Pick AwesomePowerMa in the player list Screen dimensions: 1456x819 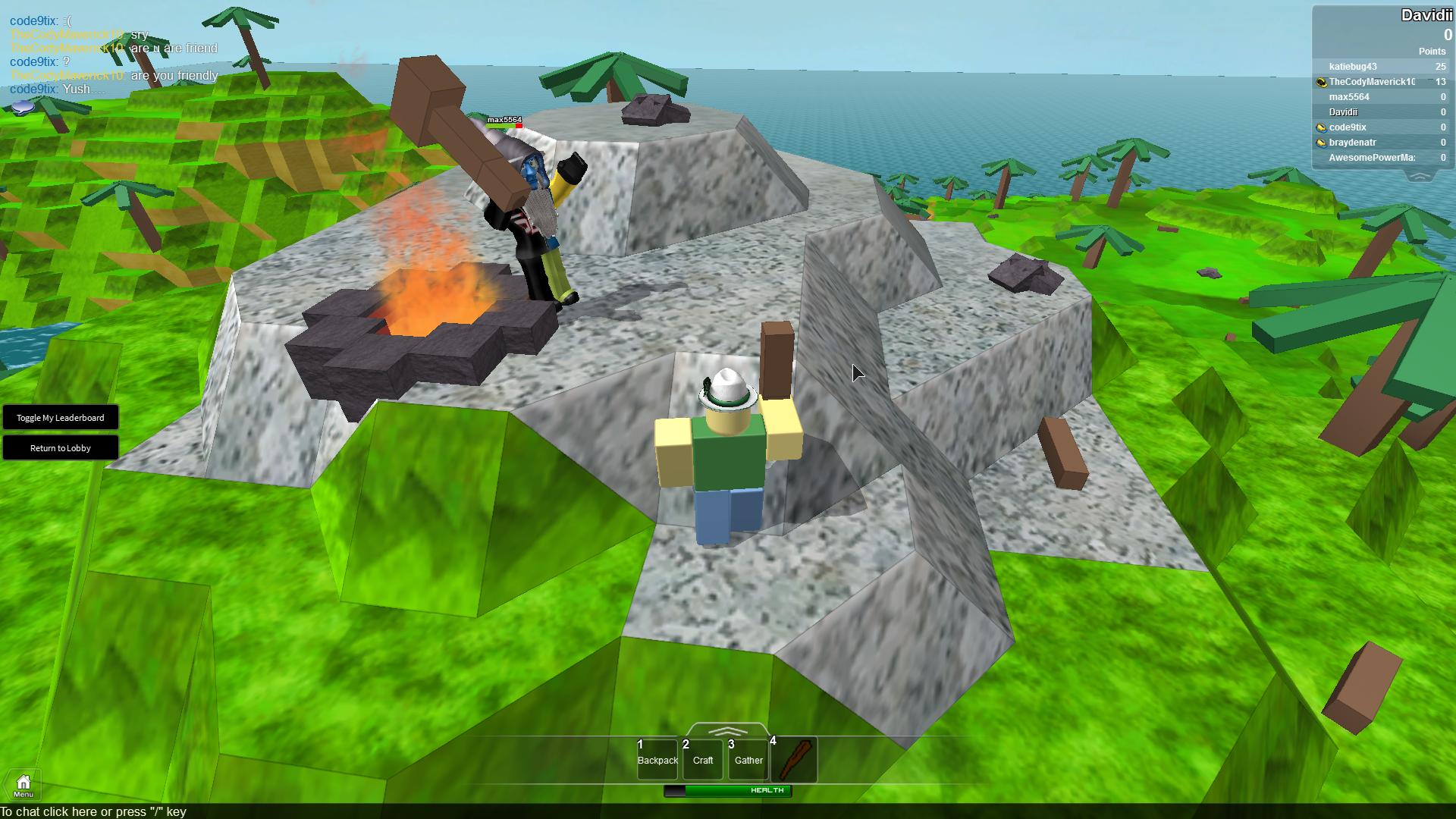[1372, 158]
